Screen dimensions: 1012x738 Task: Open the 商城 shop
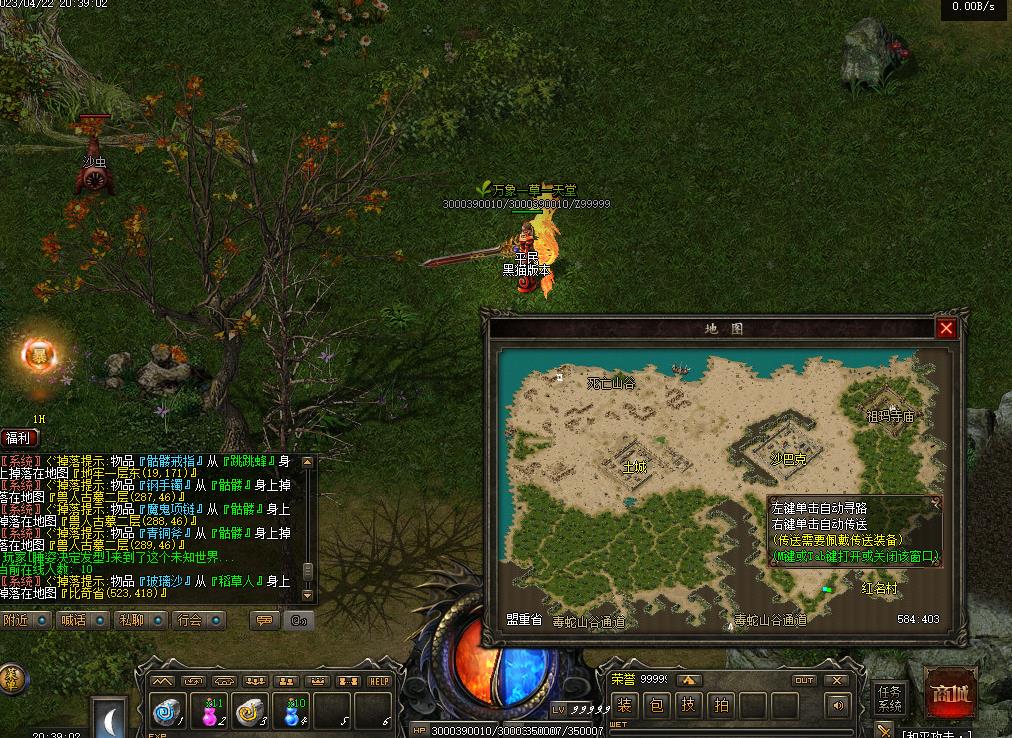[950, 693]
